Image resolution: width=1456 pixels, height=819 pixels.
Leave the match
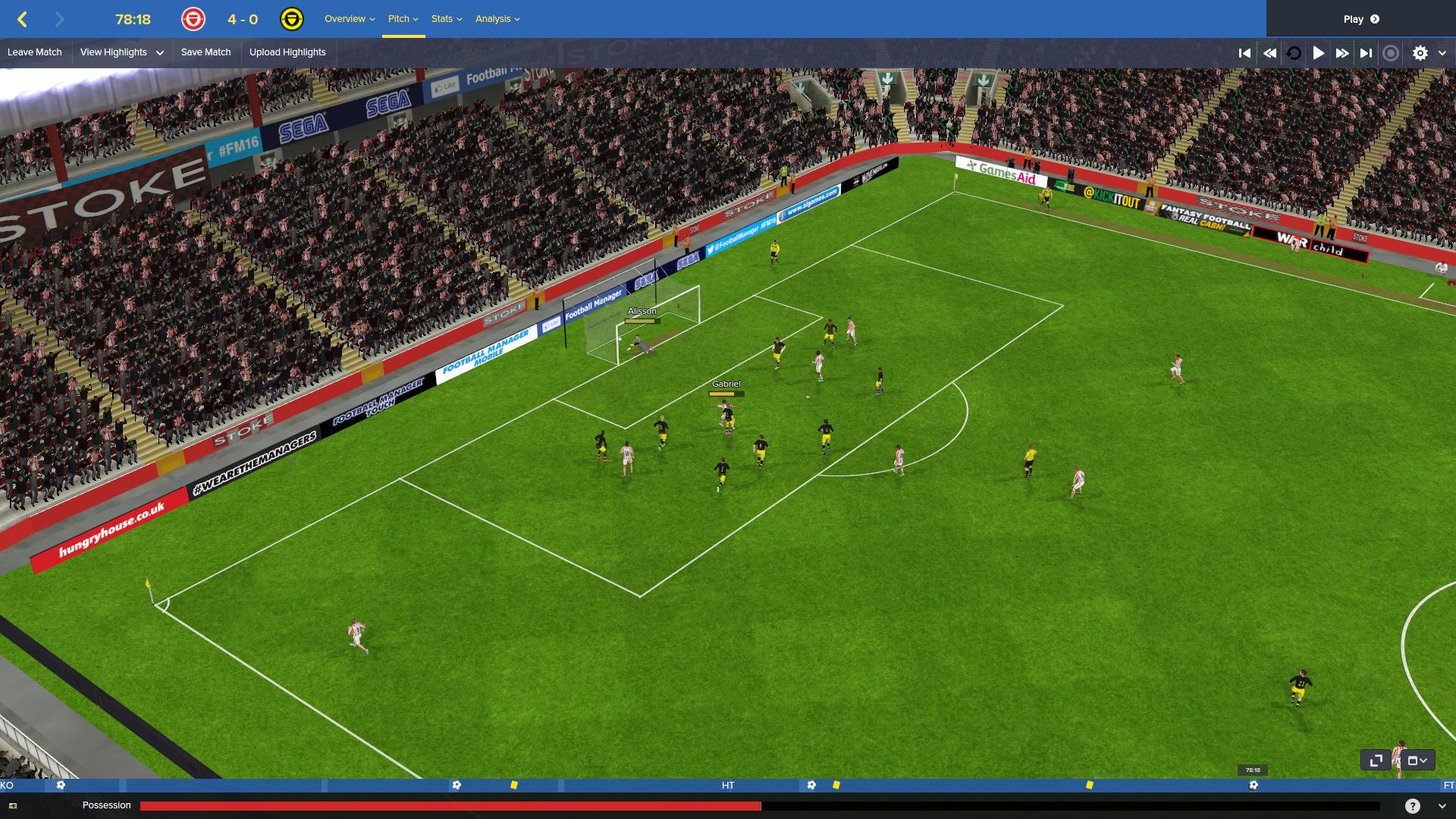(35, 52)
